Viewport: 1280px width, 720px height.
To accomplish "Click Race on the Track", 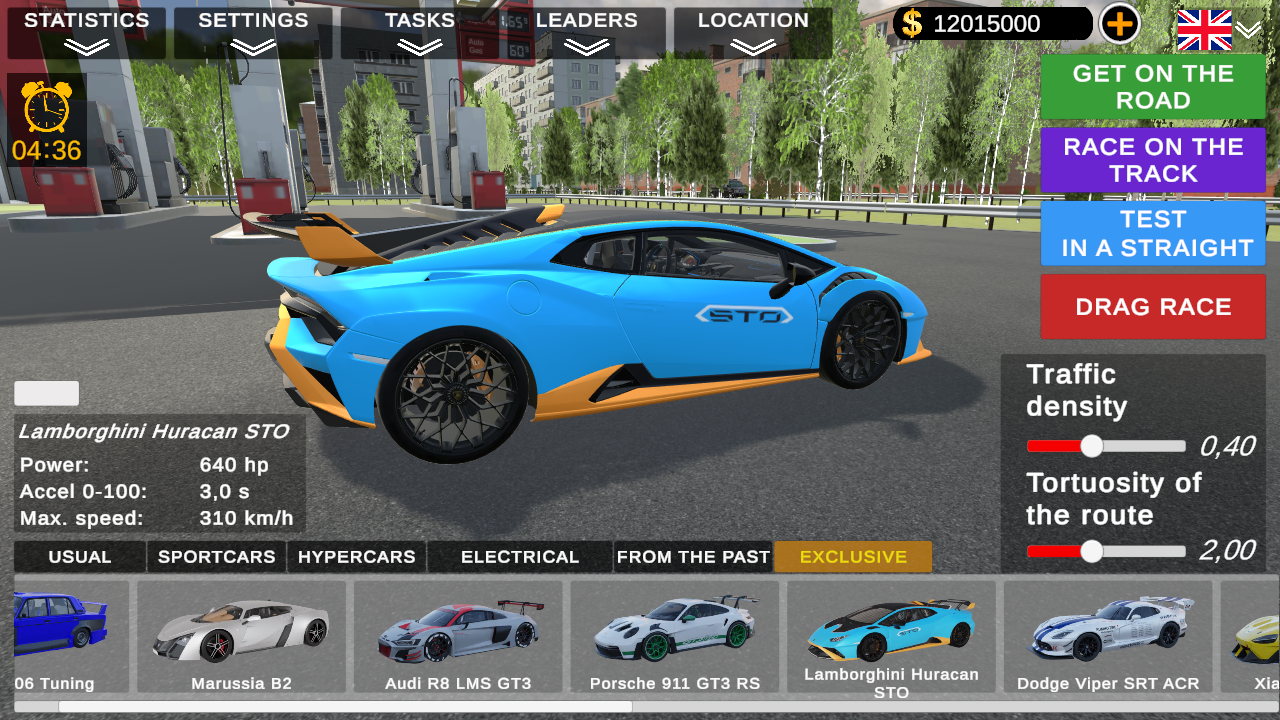I will pos(1152,160).
